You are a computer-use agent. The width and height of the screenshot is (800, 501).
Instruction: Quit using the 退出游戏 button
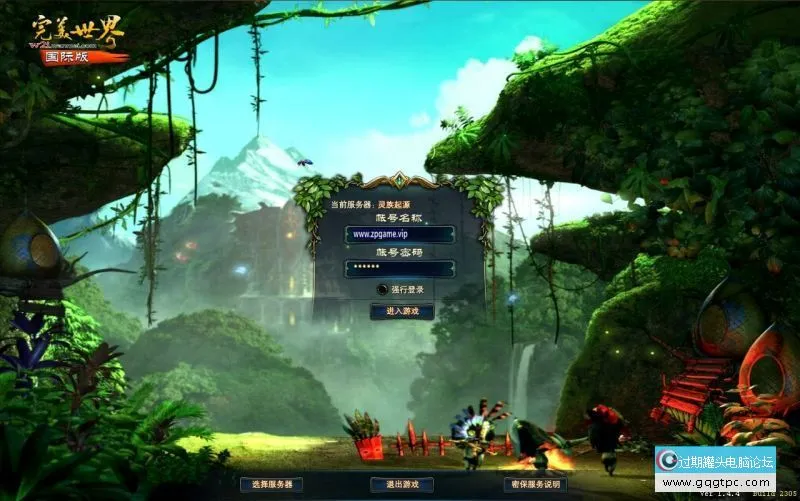click(x=402, y=484)
